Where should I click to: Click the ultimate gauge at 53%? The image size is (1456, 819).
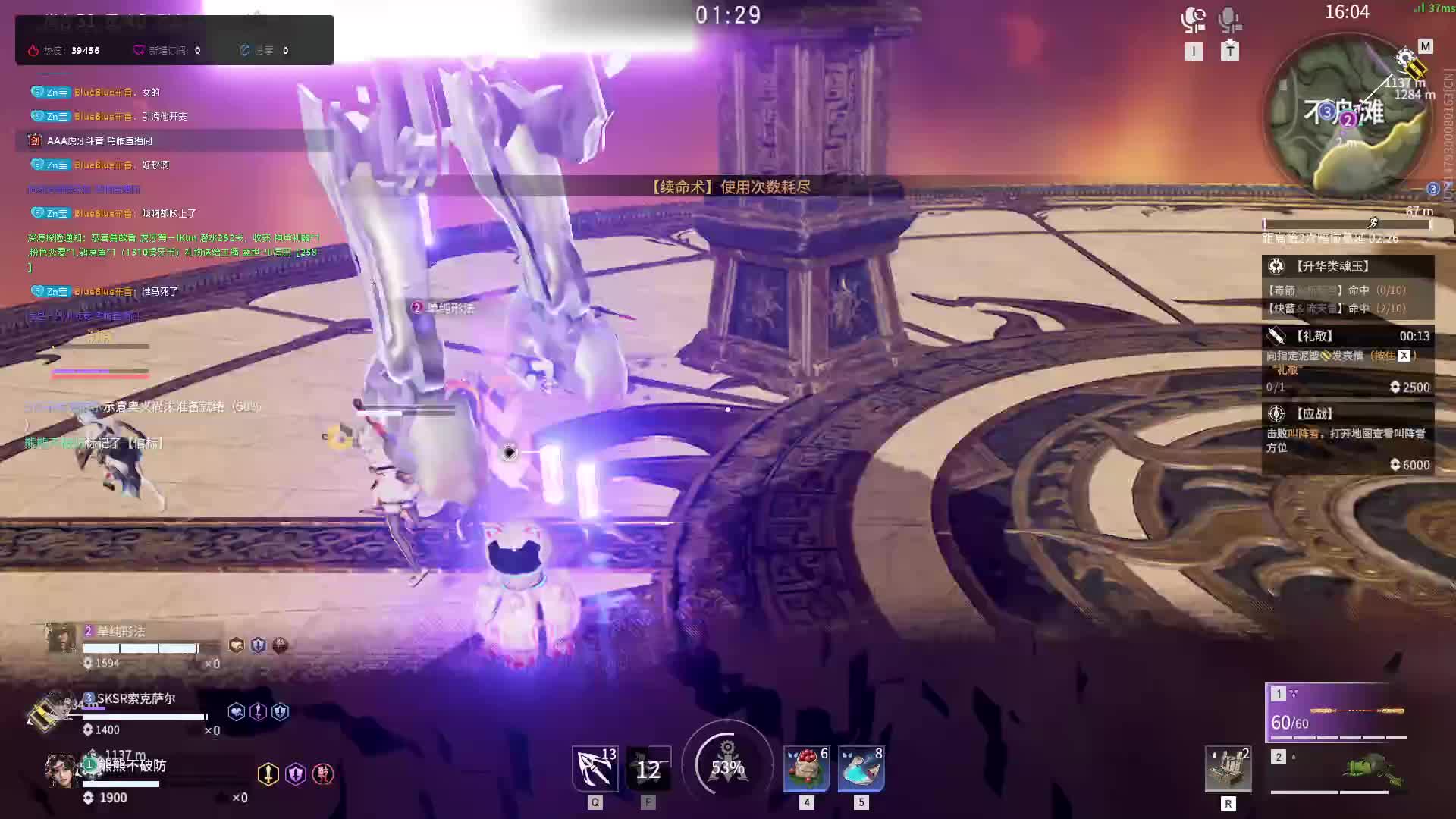727,766
